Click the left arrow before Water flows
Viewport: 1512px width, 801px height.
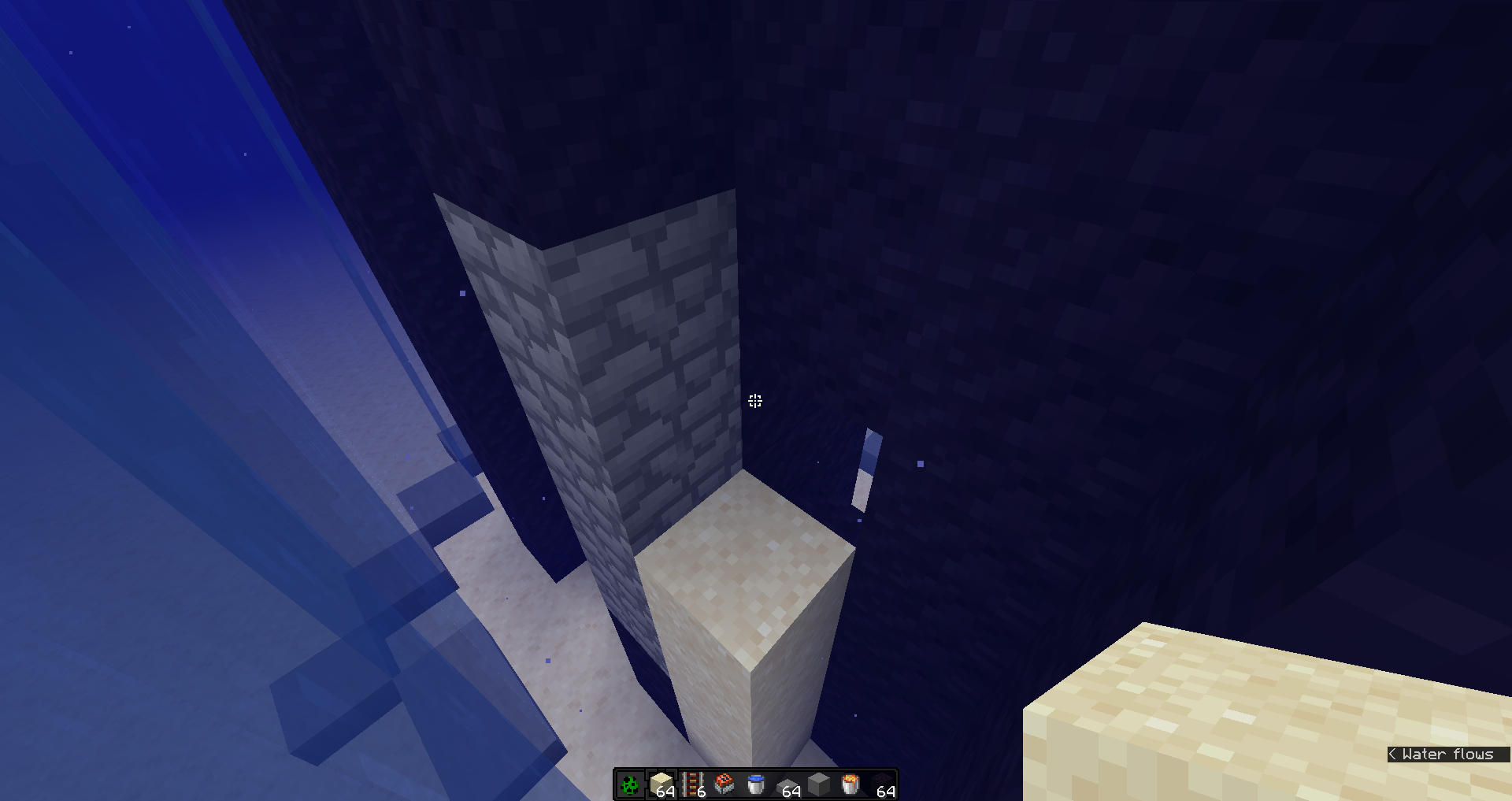click(1395, 754)
